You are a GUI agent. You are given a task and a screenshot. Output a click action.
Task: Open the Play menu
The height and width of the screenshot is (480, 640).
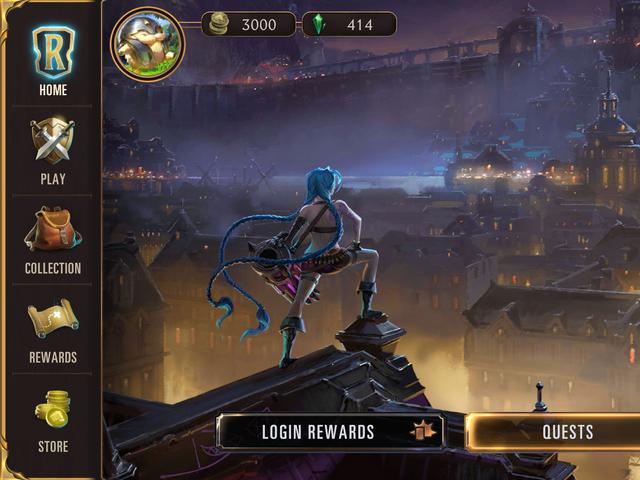point(52,150)
